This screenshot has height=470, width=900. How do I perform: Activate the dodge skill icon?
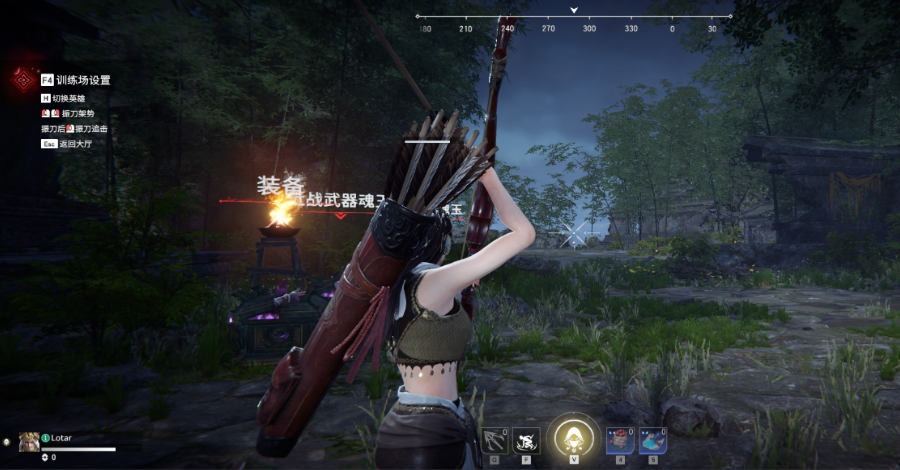pos(527,440)
